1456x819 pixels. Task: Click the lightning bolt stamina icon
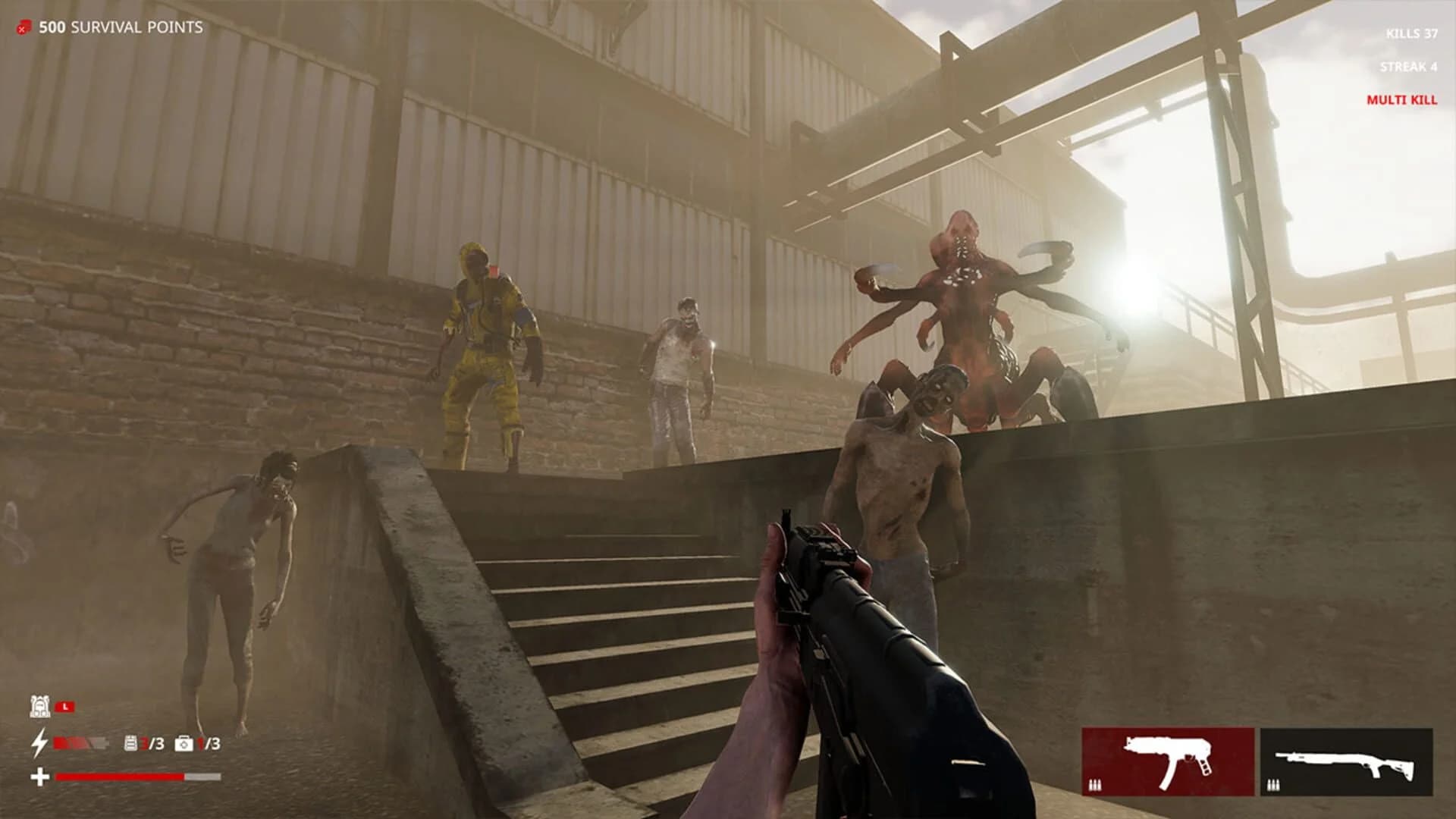coord(39,745)
